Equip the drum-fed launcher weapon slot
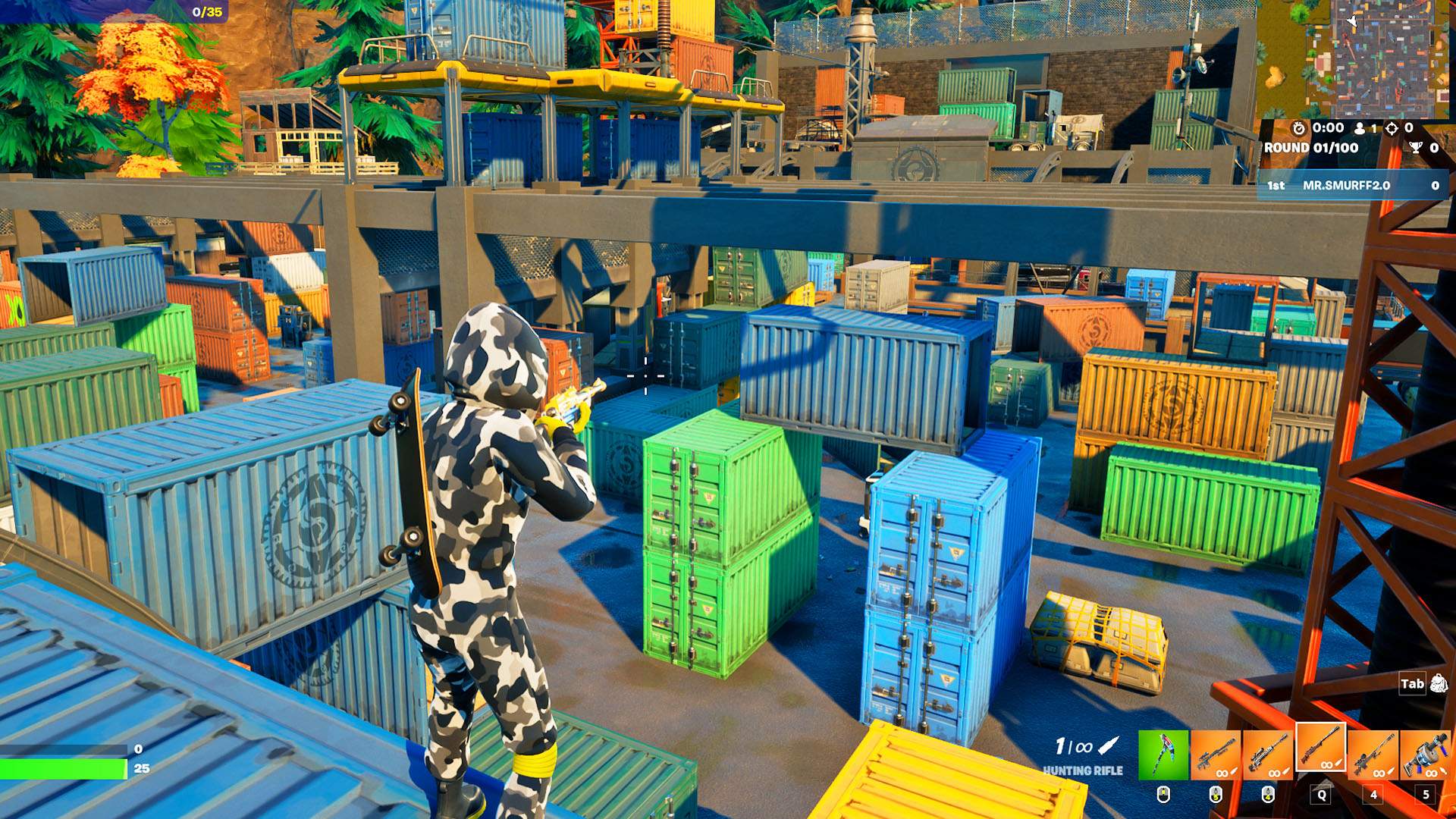 pyautogui.click(x=1426, y=754)
